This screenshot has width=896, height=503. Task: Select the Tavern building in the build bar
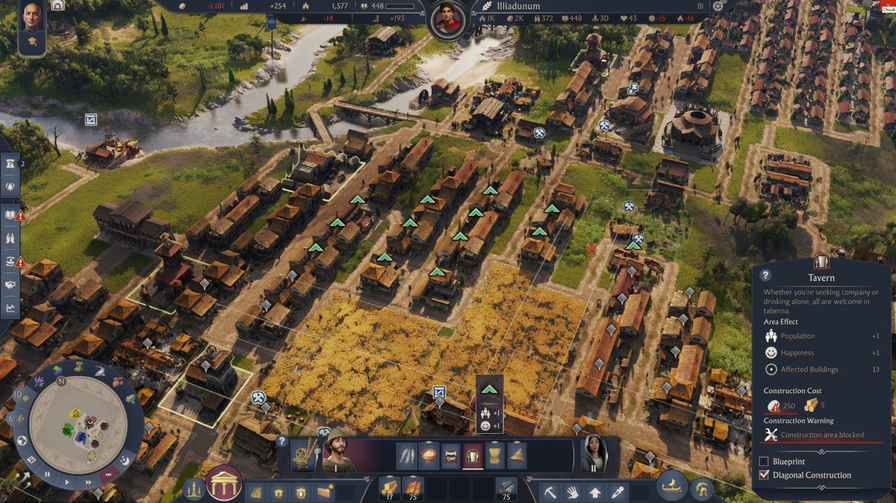(472, 456)
